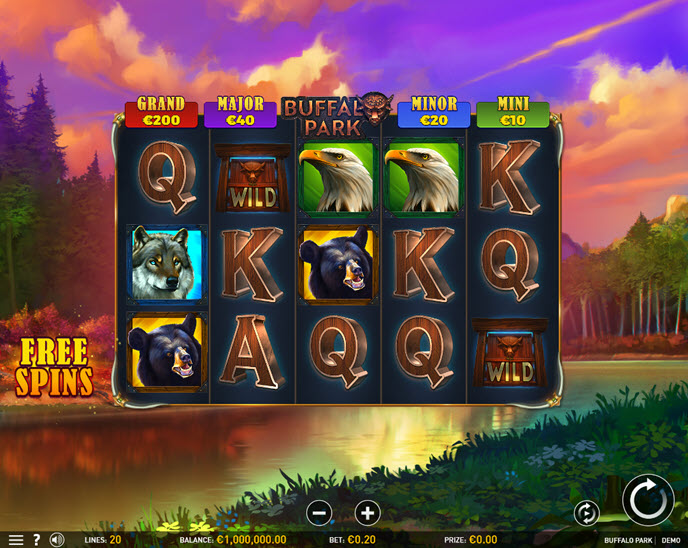Decrease the bet with the minus button

coord(319,513)
